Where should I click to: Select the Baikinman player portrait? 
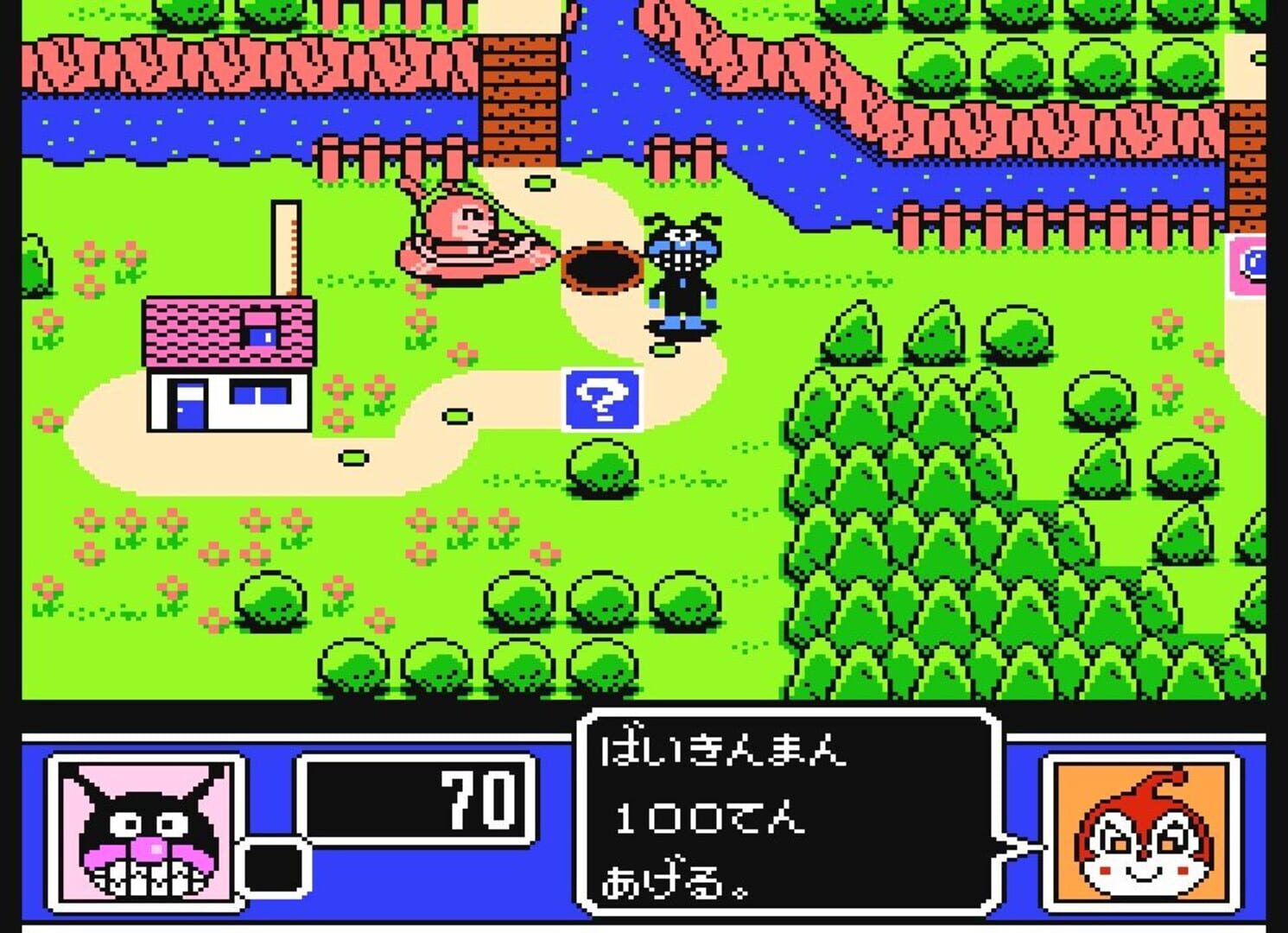[147, 832]
